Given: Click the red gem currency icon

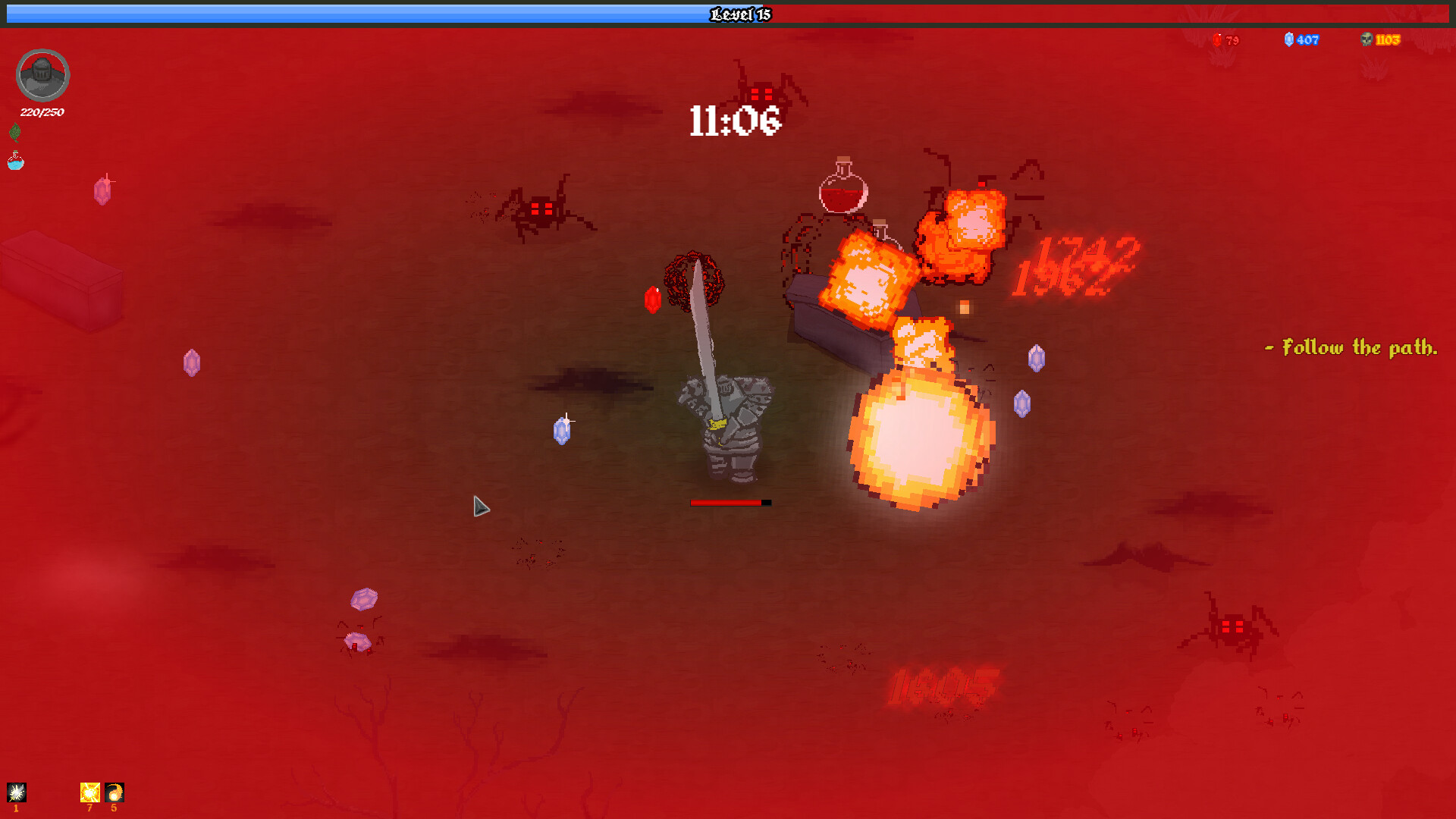Looking at the screenshot, I should coord(1216,40).
